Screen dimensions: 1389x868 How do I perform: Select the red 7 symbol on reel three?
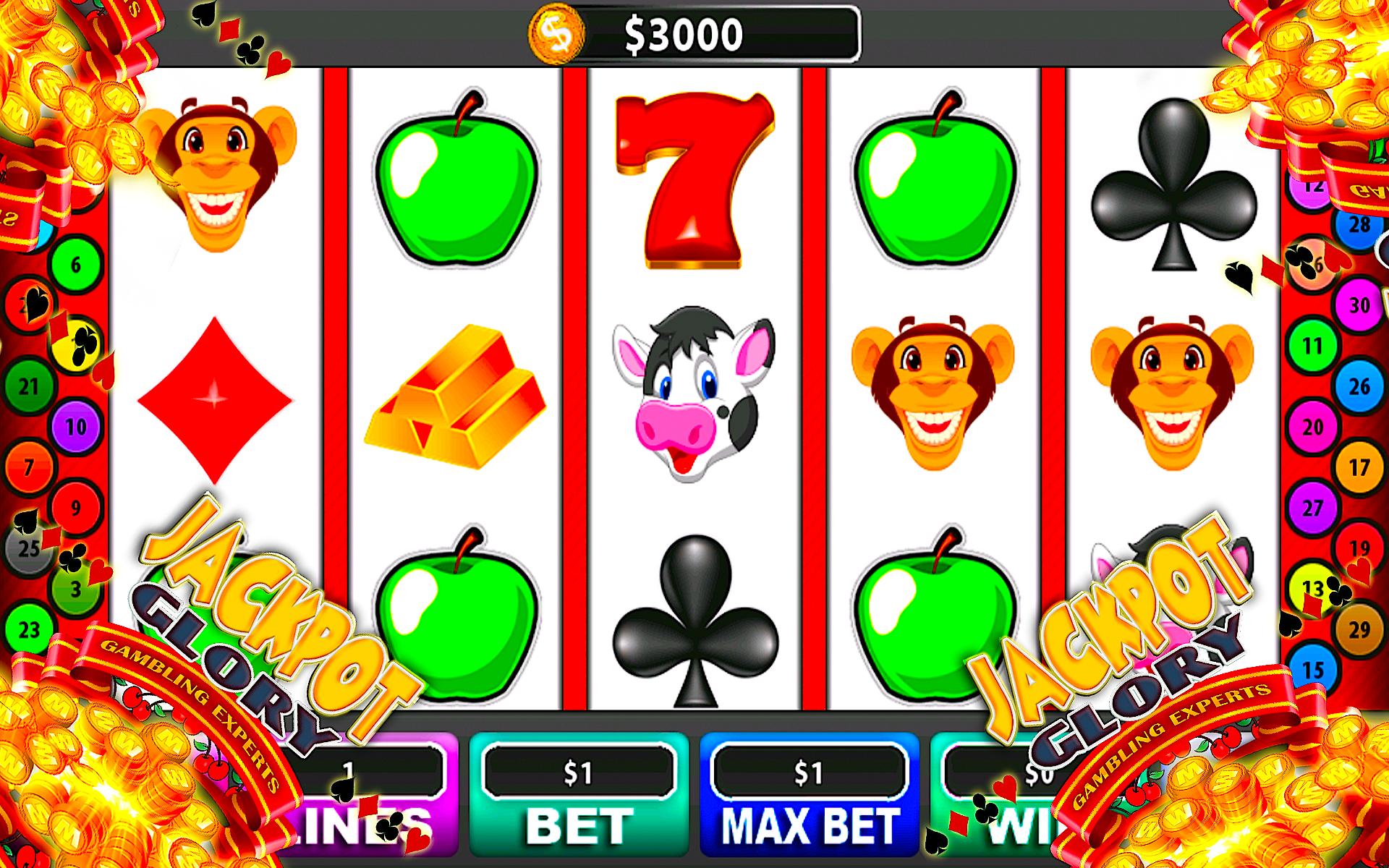(691, 181)
